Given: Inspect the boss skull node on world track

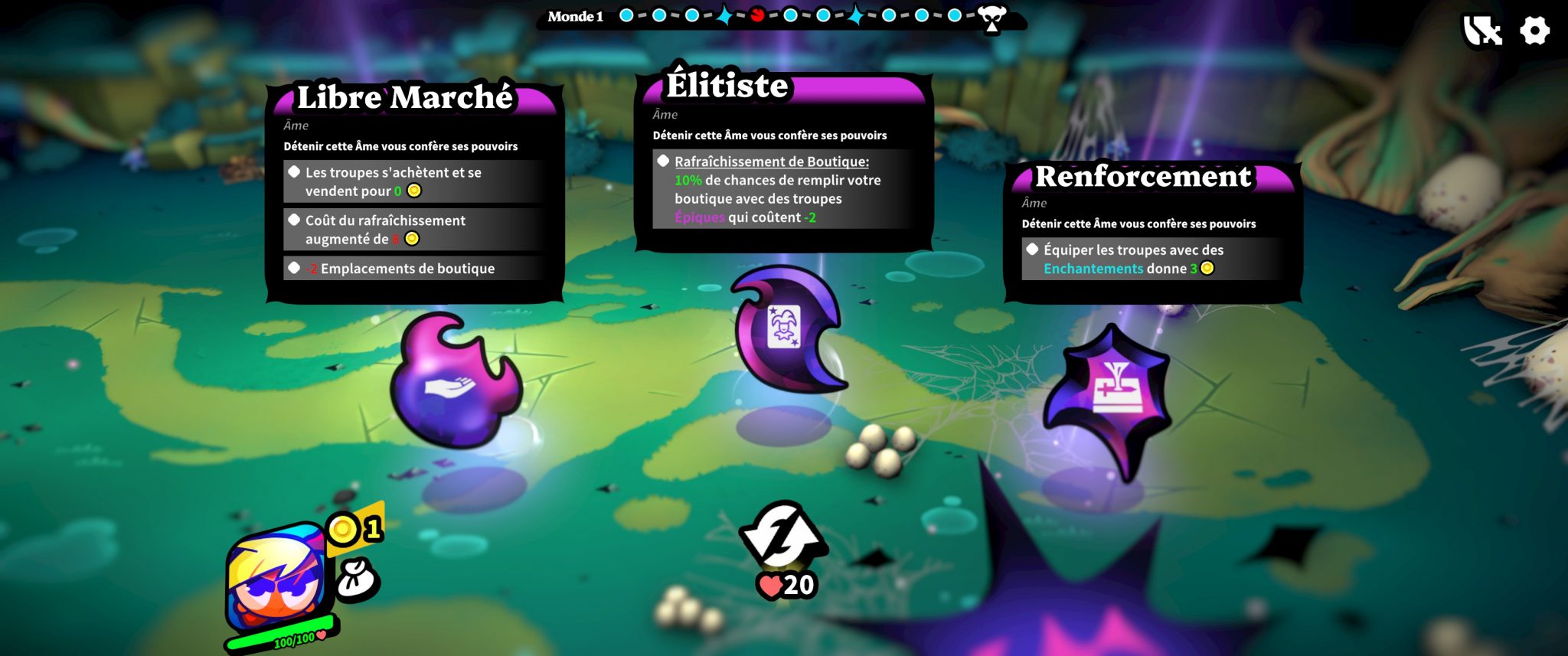Looking at the screenshot, I should coord(992,18).
